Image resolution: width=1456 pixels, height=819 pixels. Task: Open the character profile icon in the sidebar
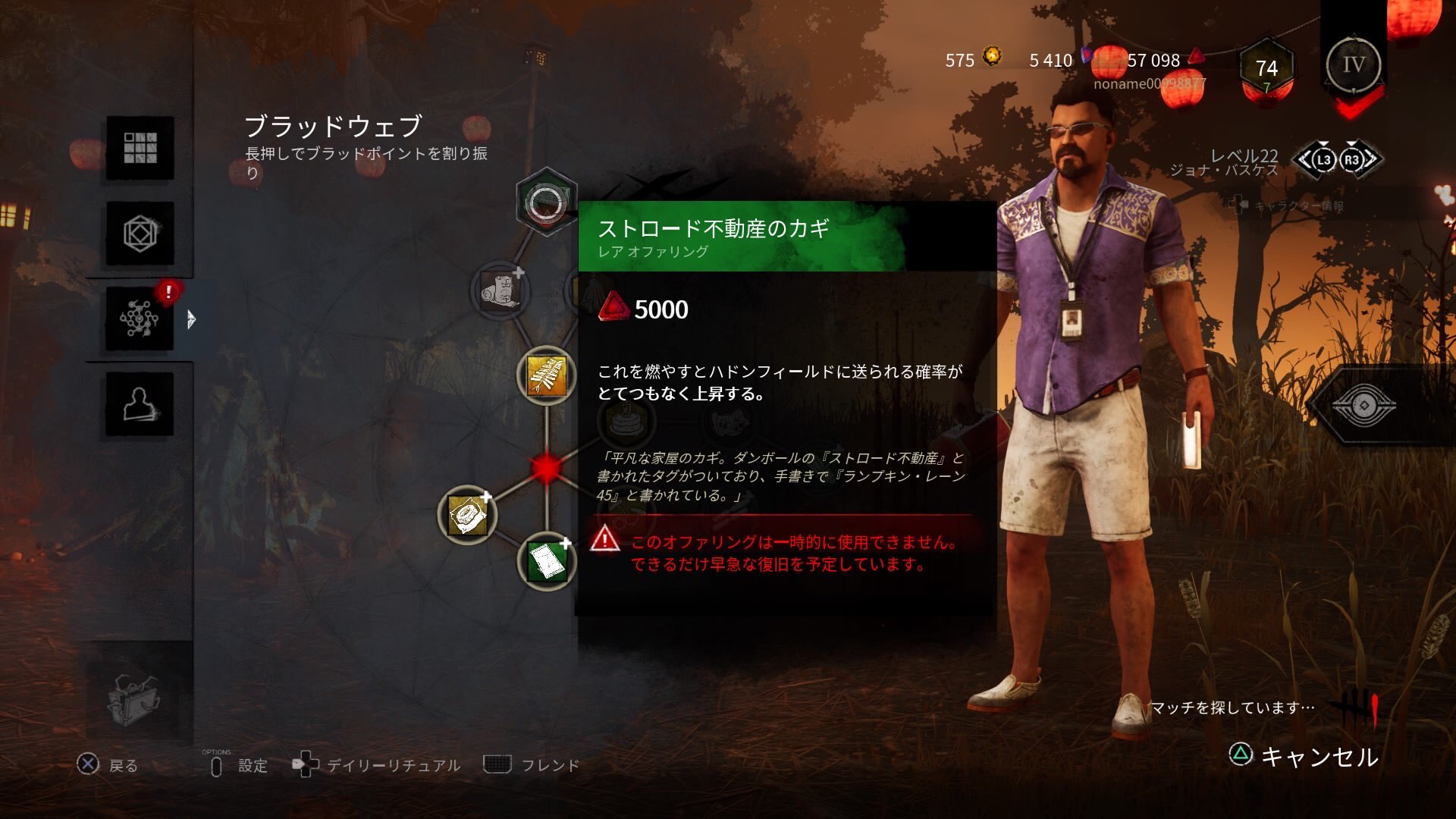coord(139,404)
